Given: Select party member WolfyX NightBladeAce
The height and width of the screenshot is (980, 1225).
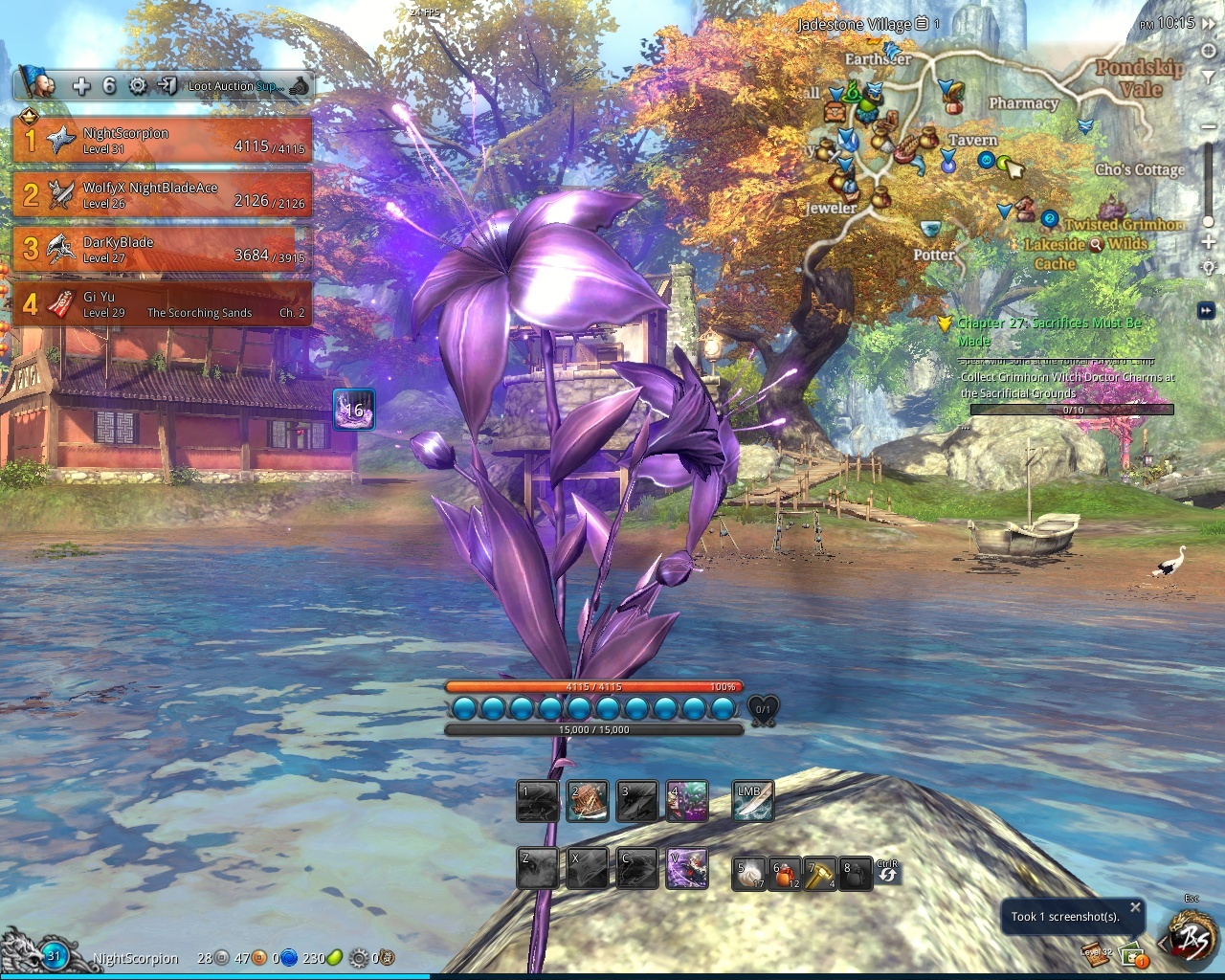Looking at the screenshot, I should pyautogui.click(x=163, y=195).
